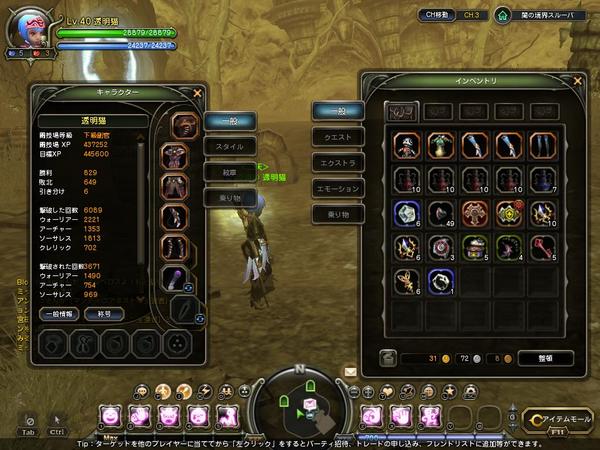Click the trash can icon in inventory

(389, 357)
